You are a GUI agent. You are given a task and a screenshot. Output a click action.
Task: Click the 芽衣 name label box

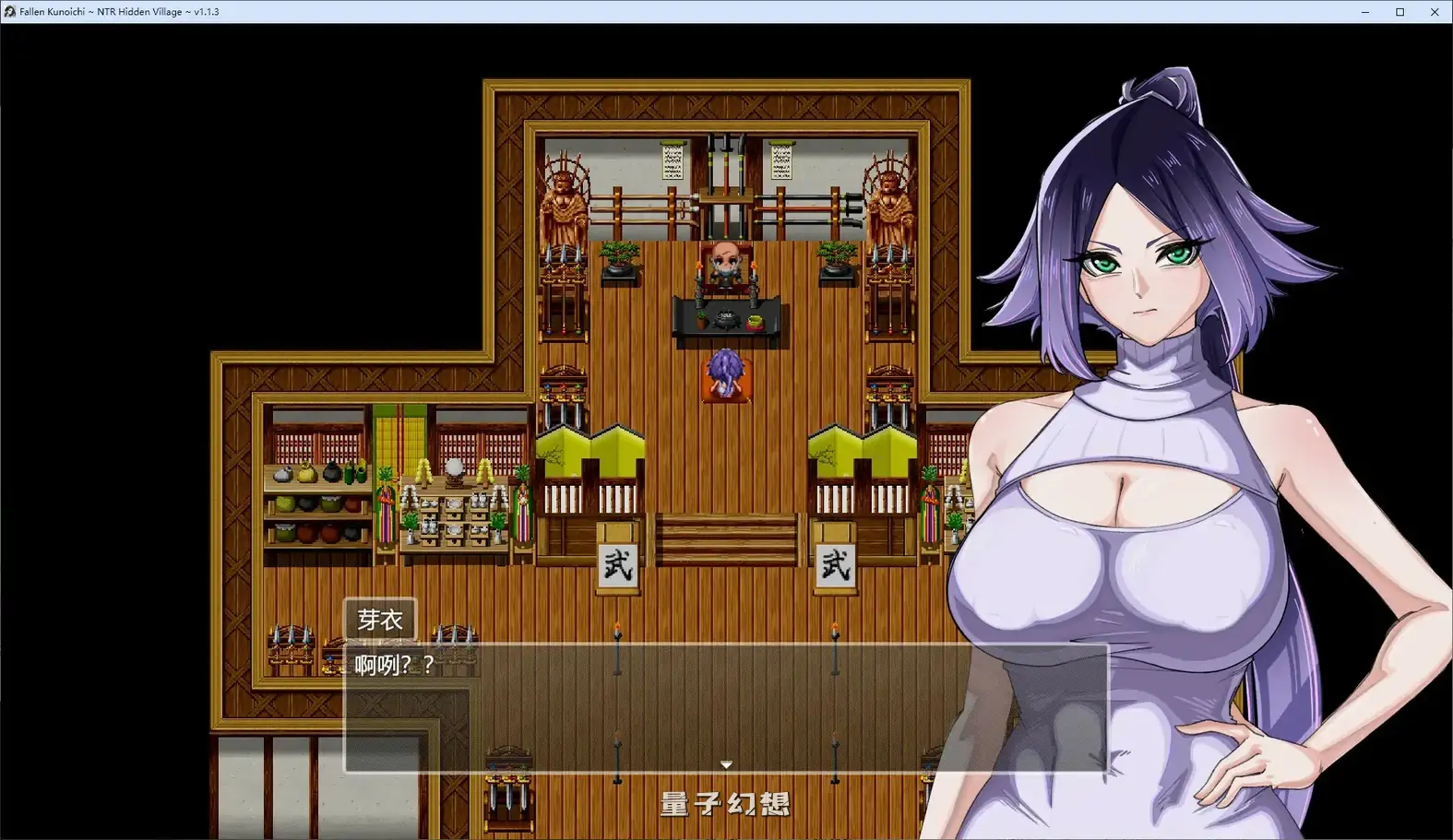(379, 617)
